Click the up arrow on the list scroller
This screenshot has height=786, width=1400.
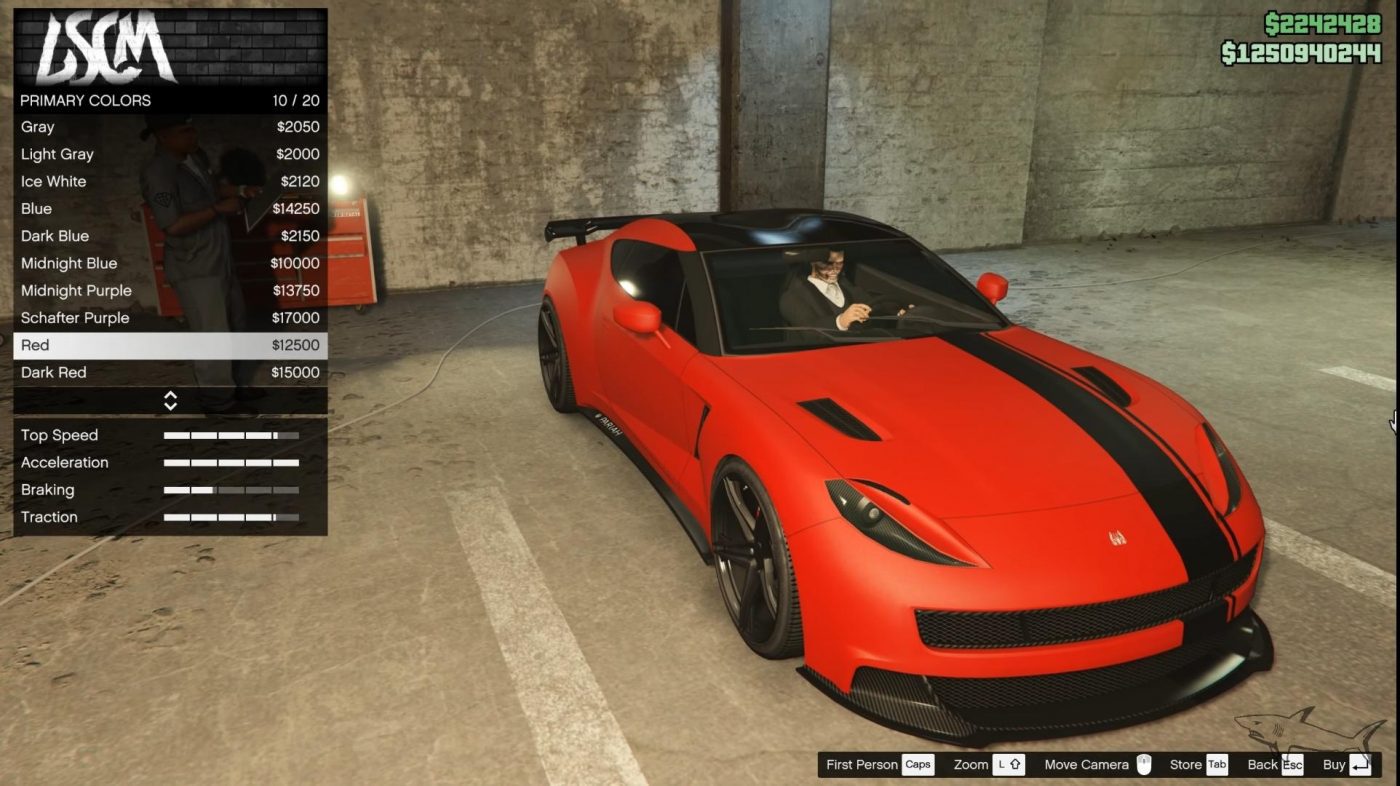(171, 396)
